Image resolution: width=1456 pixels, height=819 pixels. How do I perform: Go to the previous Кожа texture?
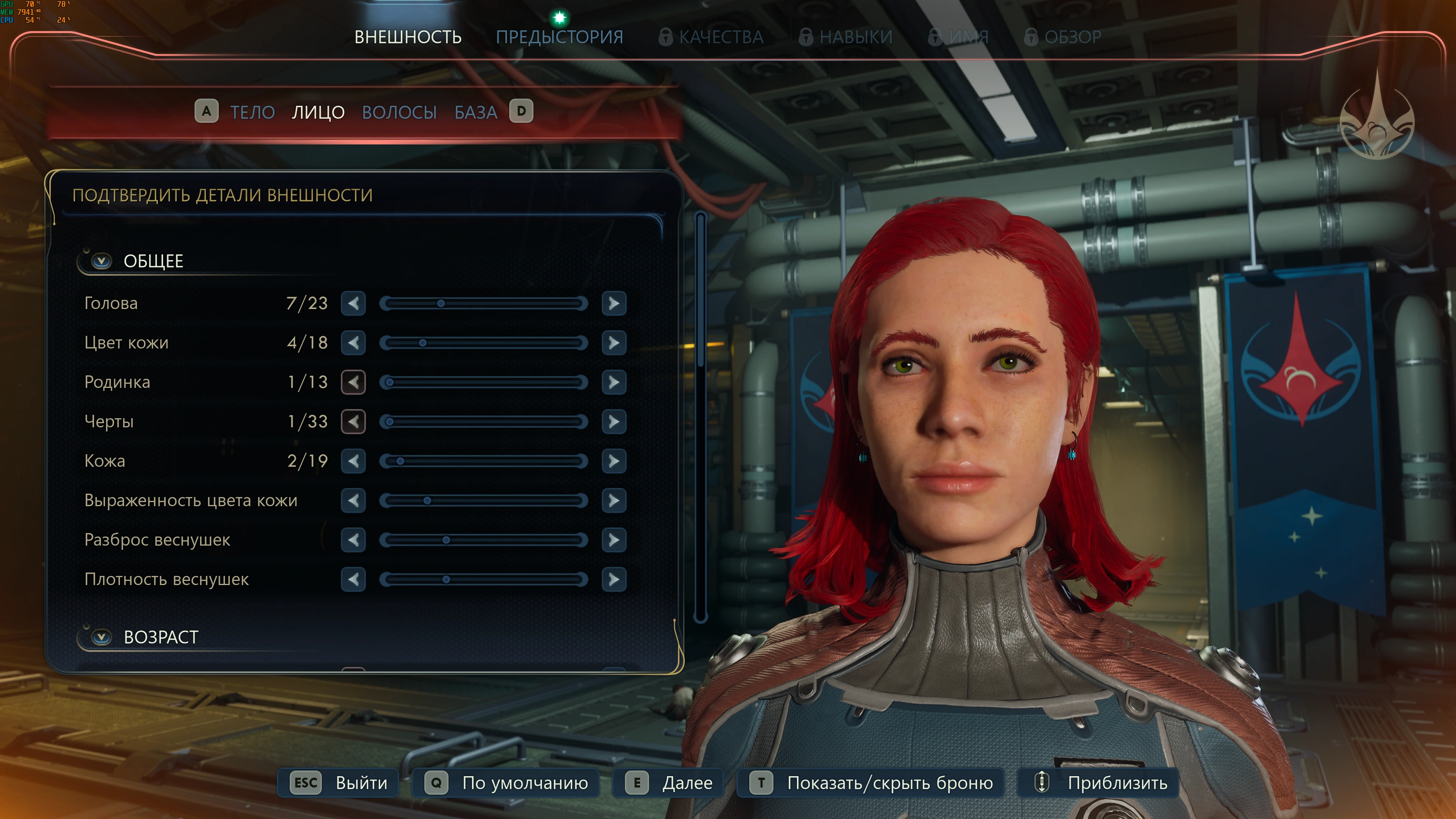coord(353,461)
